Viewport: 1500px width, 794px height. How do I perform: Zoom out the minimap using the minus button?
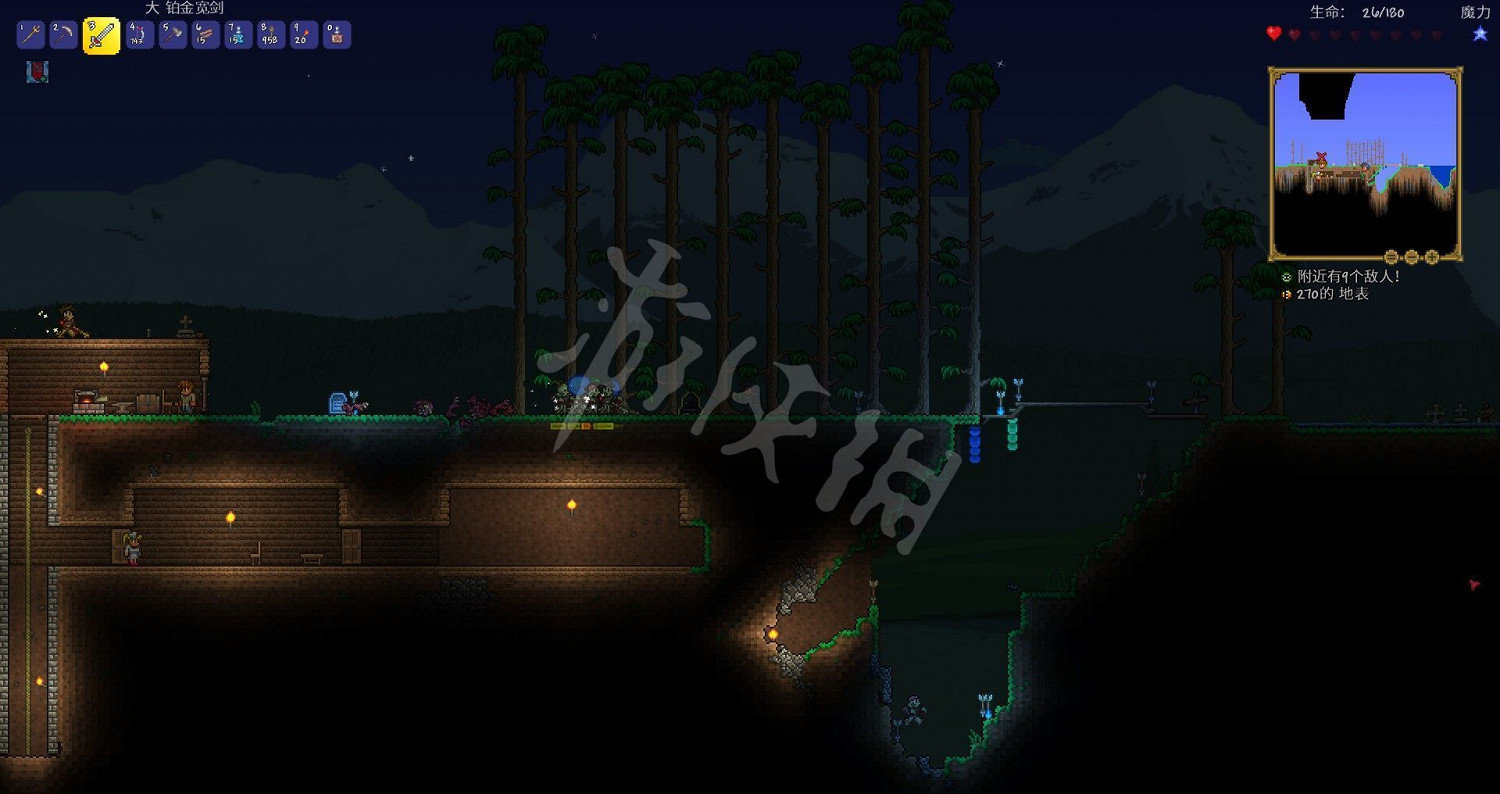1391,258
